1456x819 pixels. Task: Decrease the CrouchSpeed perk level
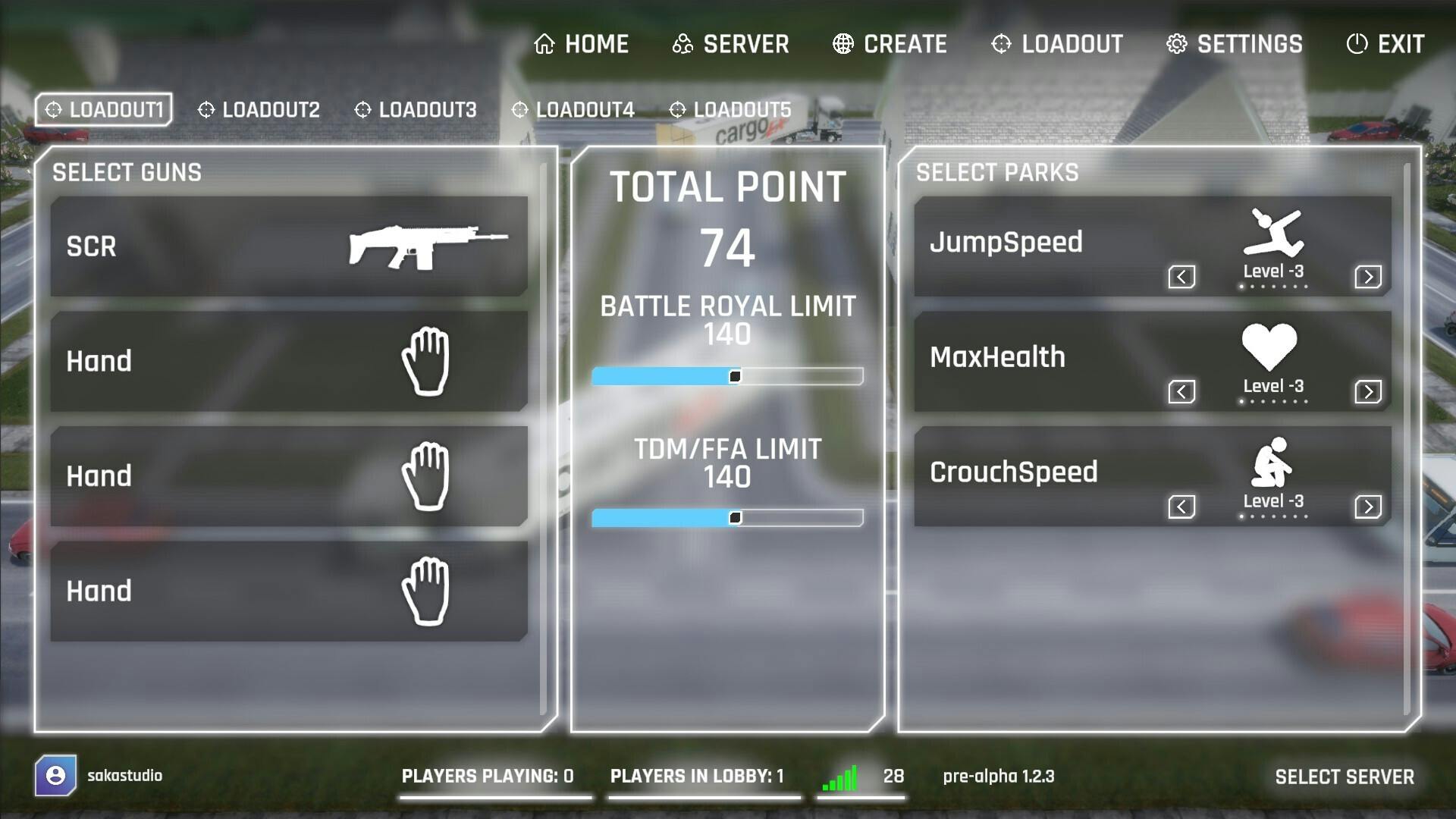[x=1181, y=507]
